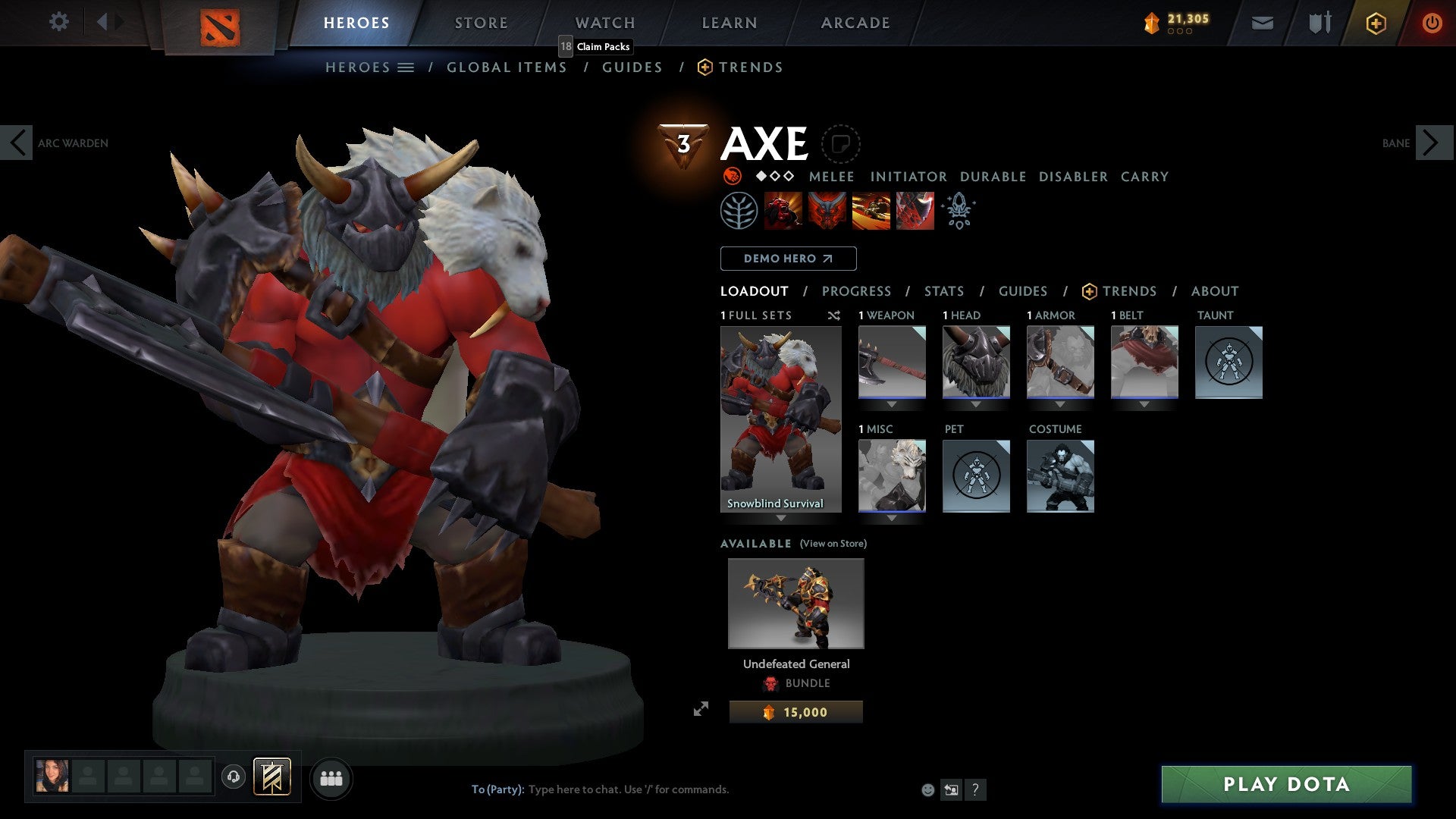Image resolution: width=1456 pixels, height=819 pixels.
Task: Open the PROGRESS tab for Axe
Action: (x=857, y=290)
